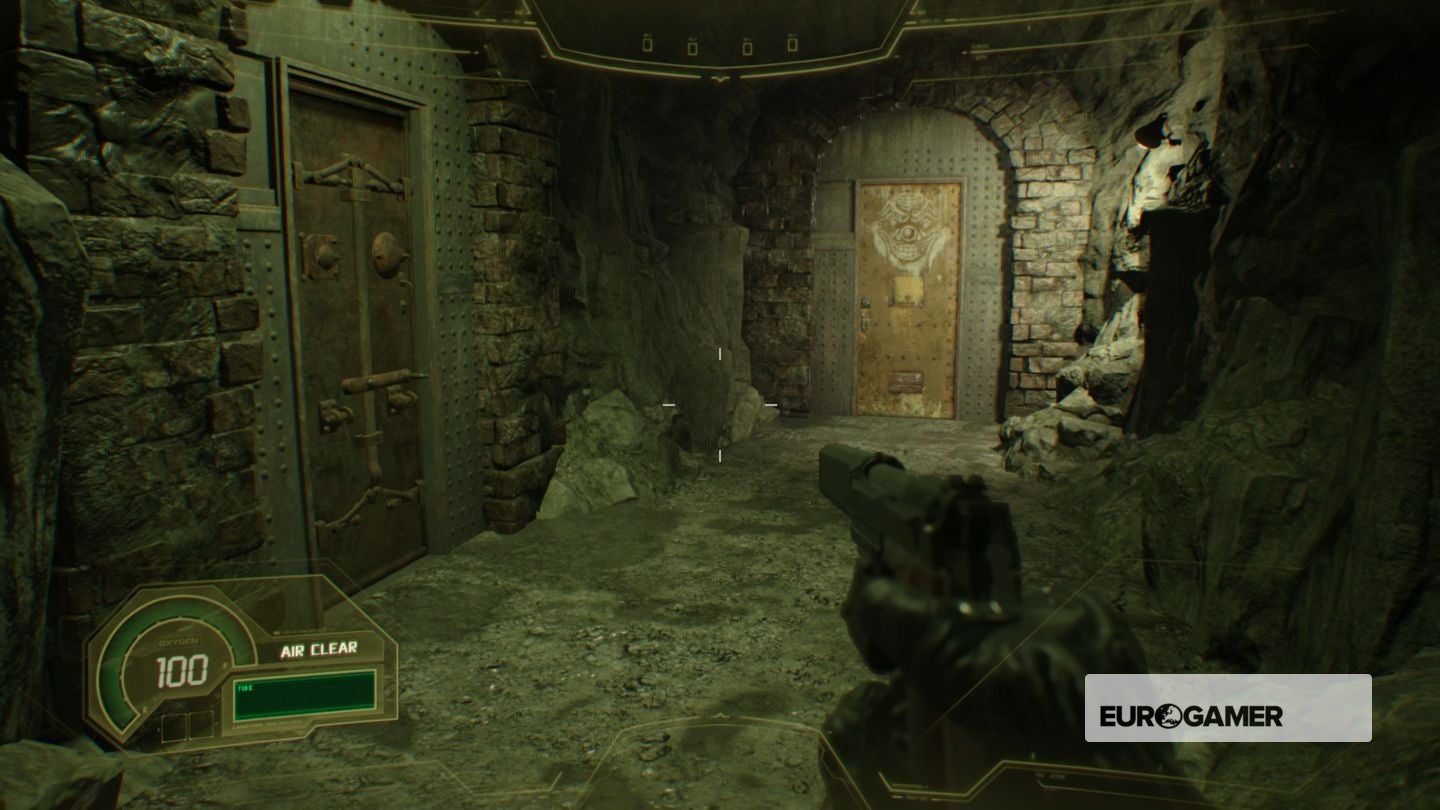Click the third gas mask HUD indicator icon

(x=747, y=46)
